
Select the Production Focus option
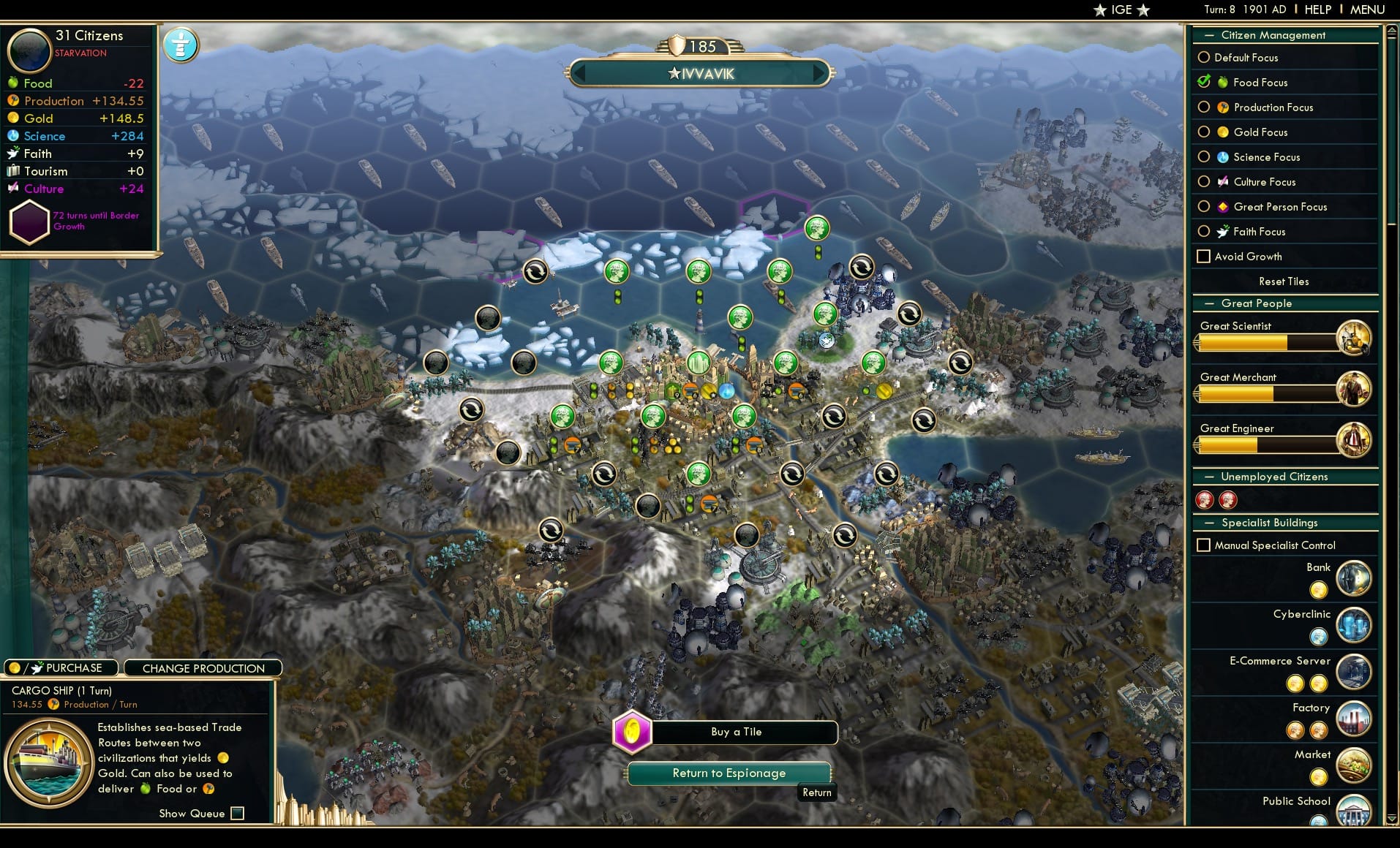[x=1205, y=107]
